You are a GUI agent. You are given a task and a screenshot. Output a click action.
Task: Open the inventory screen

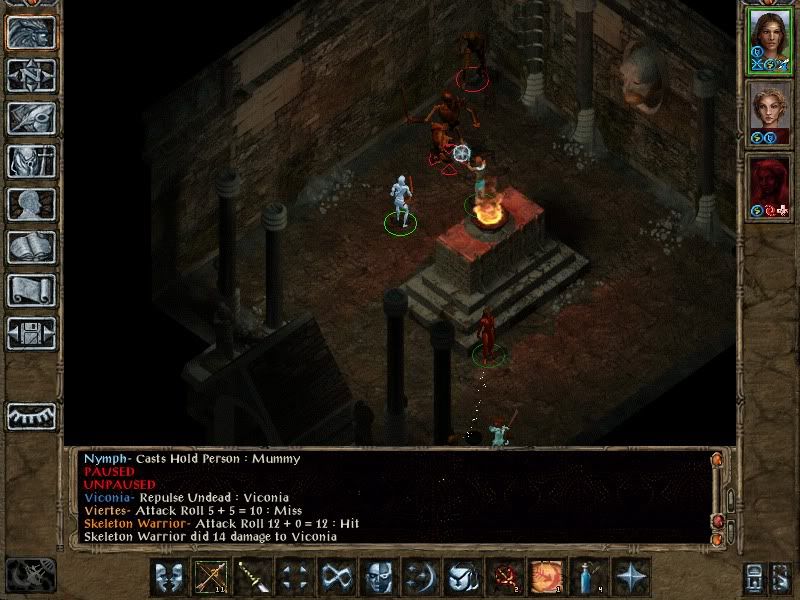pyautogui.click(x=30, y=161)
